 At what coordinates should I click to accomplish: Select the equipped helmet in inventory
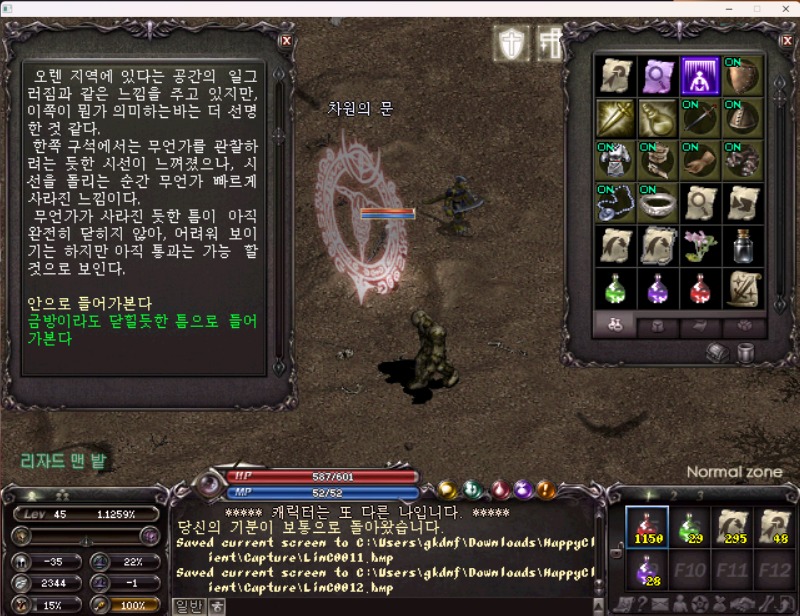tap(742, 118)
